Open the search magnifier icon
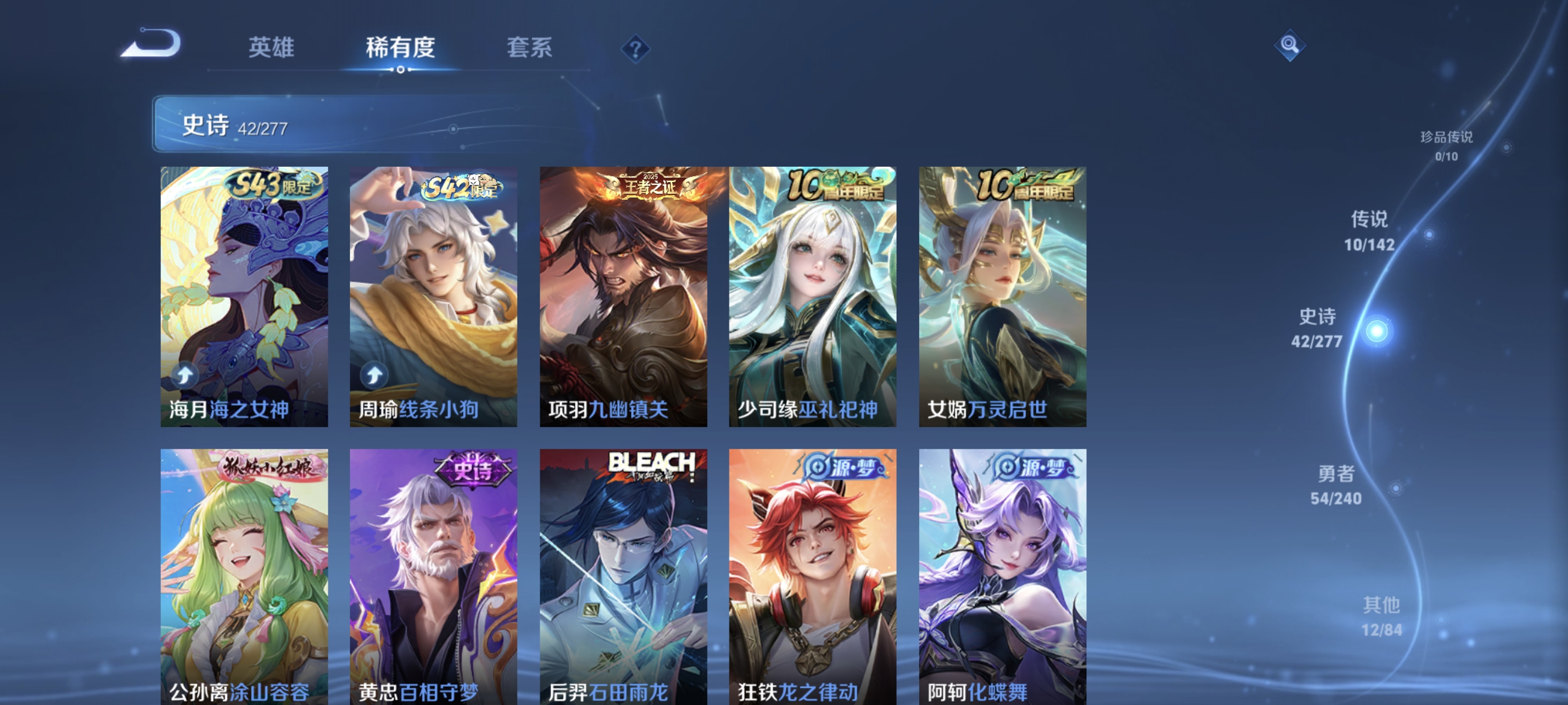Screen dimensions: 1568x705 [x=1290, y=45]
